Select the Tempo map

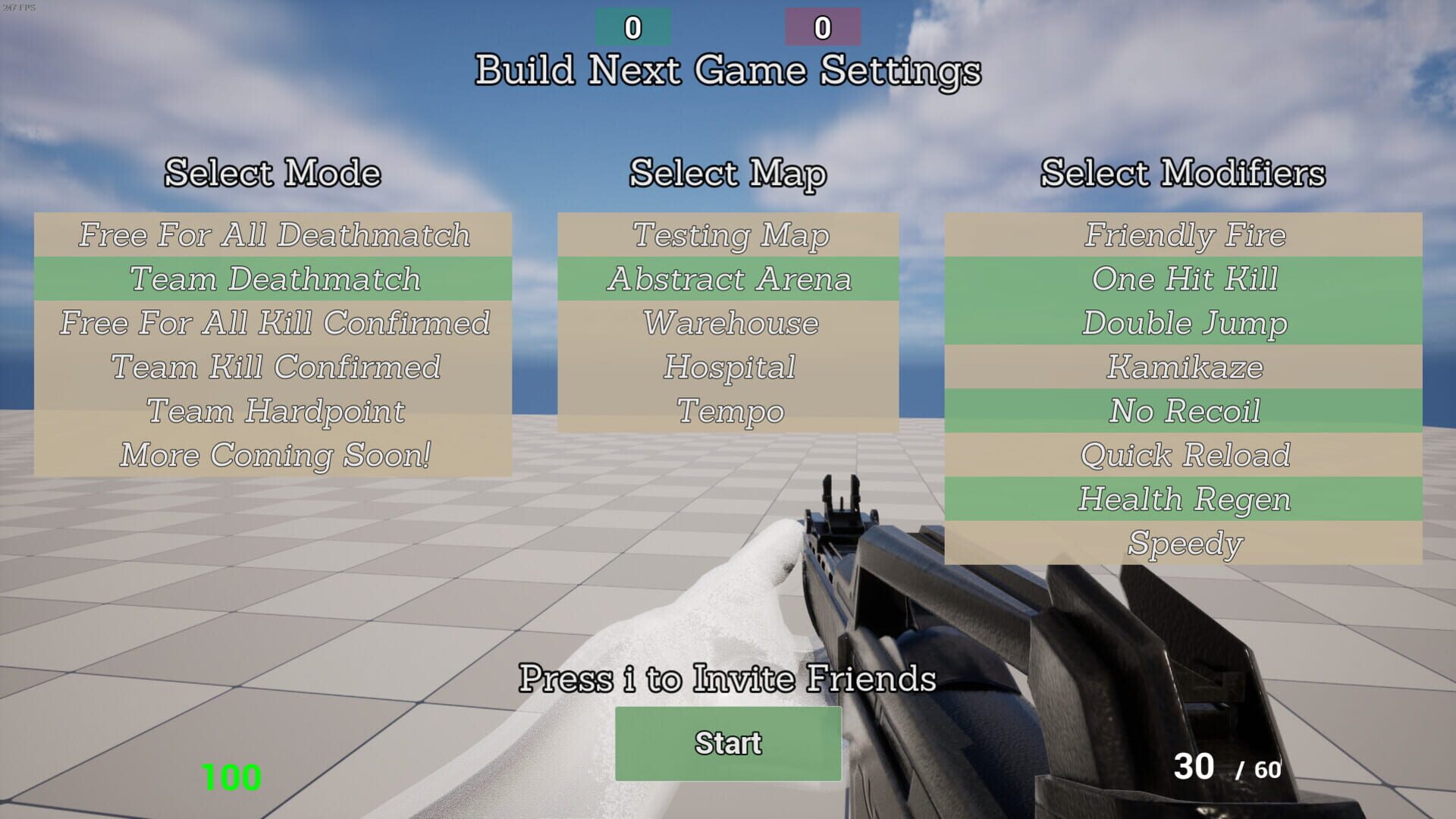click(728, 411)
